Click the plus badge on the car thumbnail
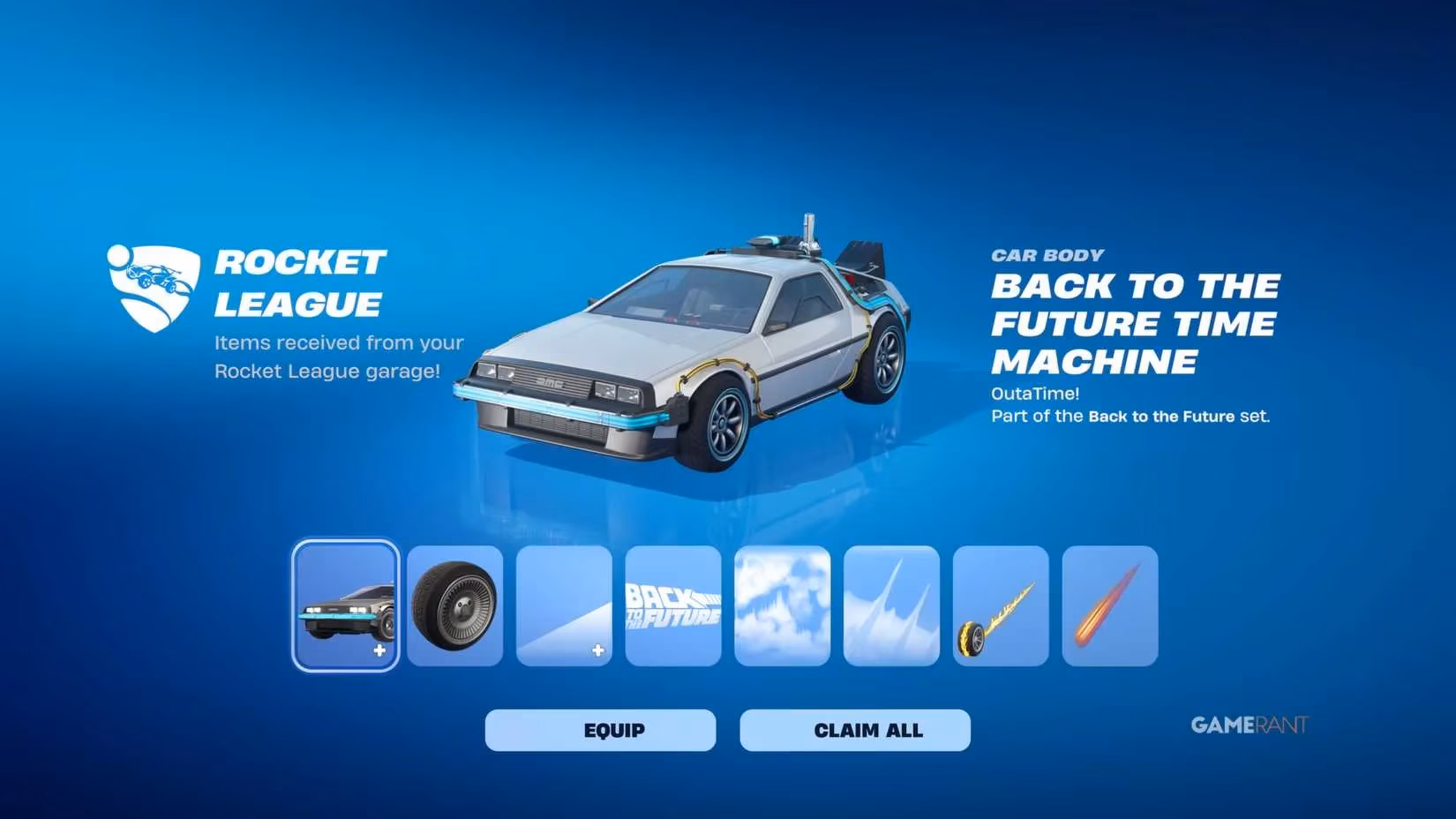The image size is (1456, 819). click(x=379, y=651)
